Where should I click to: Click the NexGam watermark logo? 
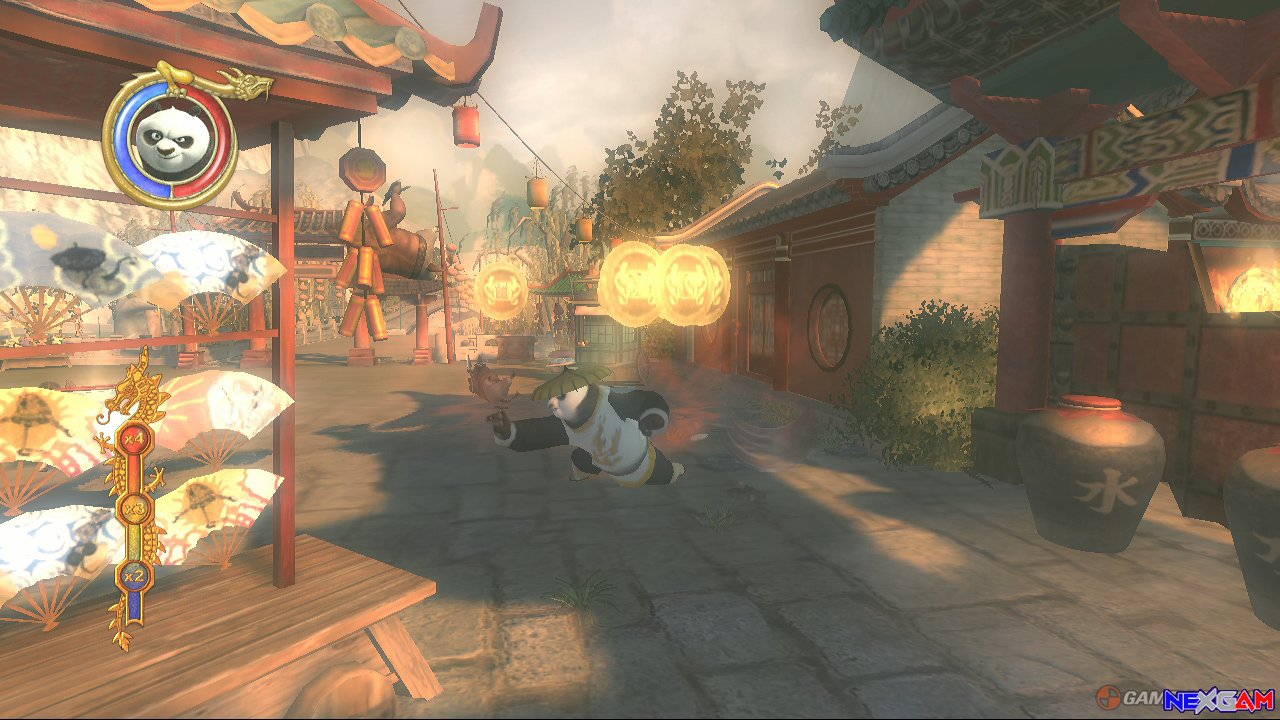click(1184, 698)
